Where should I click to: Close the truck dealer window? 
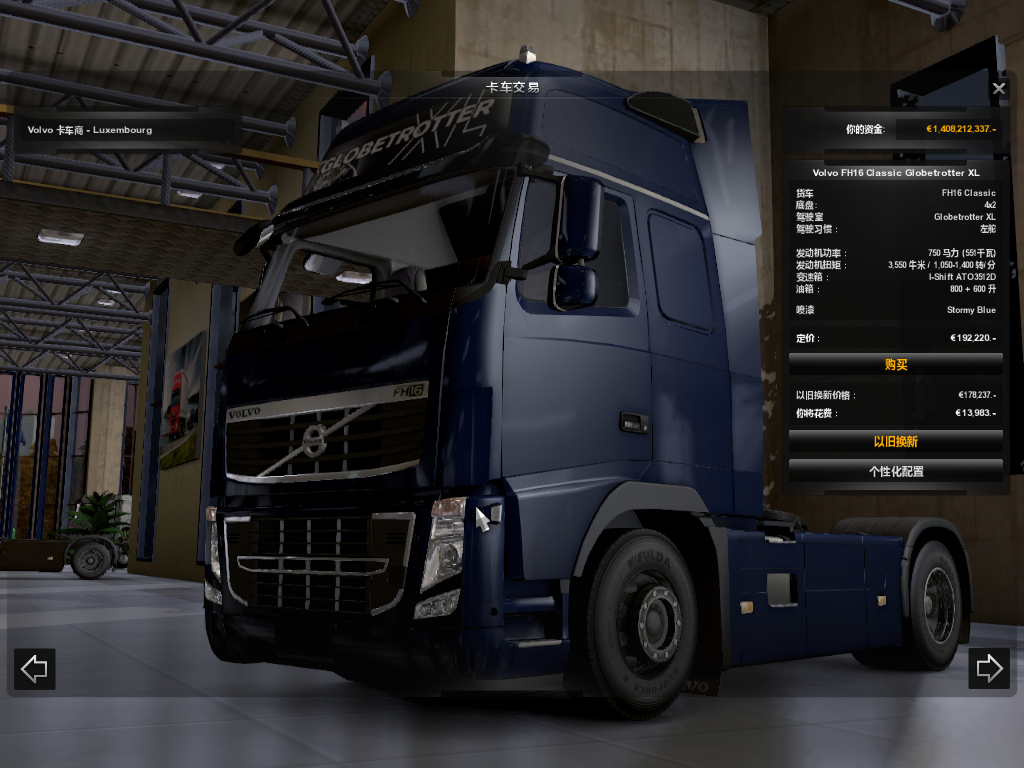(999, 89)
